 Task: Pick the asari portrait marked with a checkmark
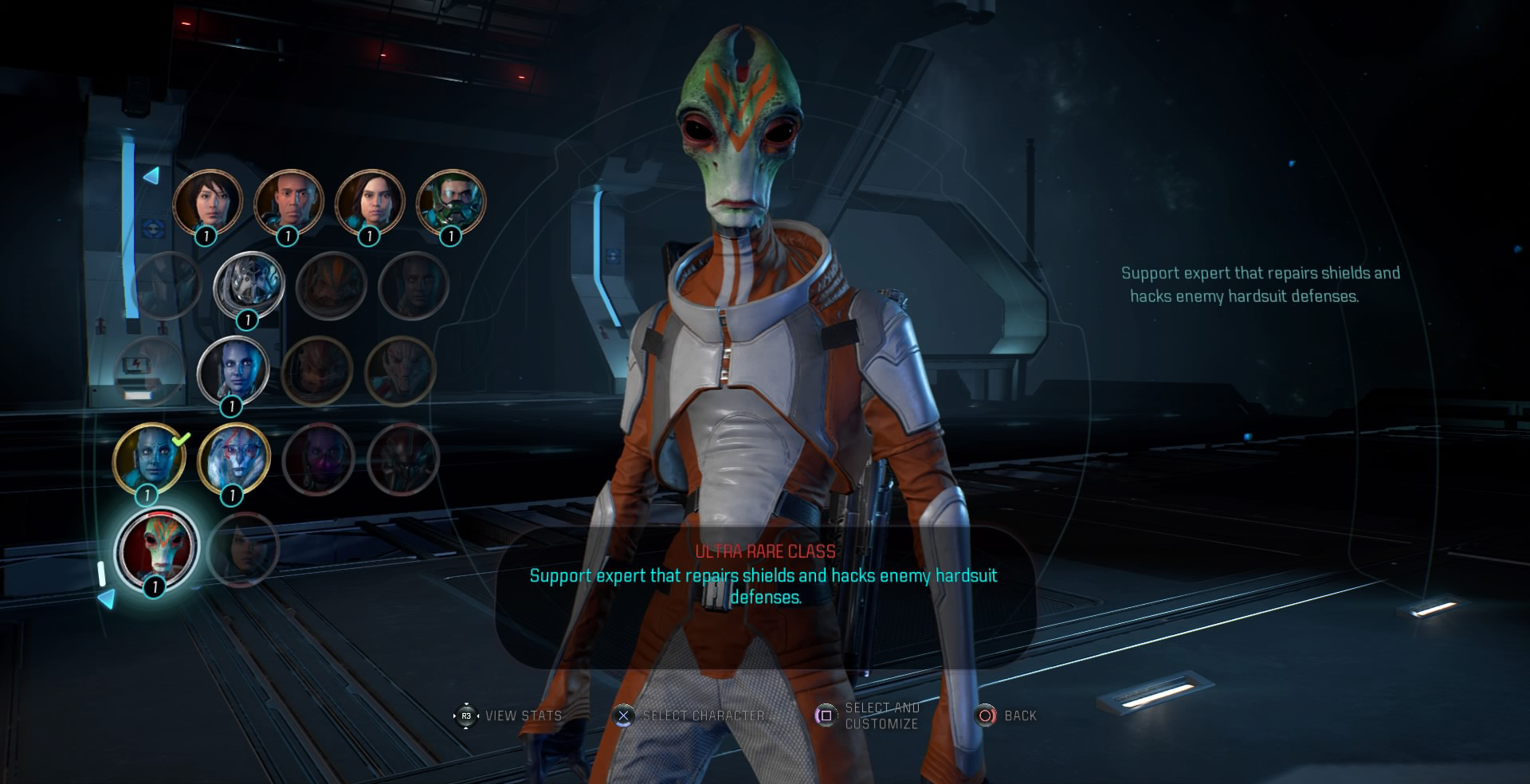[x=149, y=459]
